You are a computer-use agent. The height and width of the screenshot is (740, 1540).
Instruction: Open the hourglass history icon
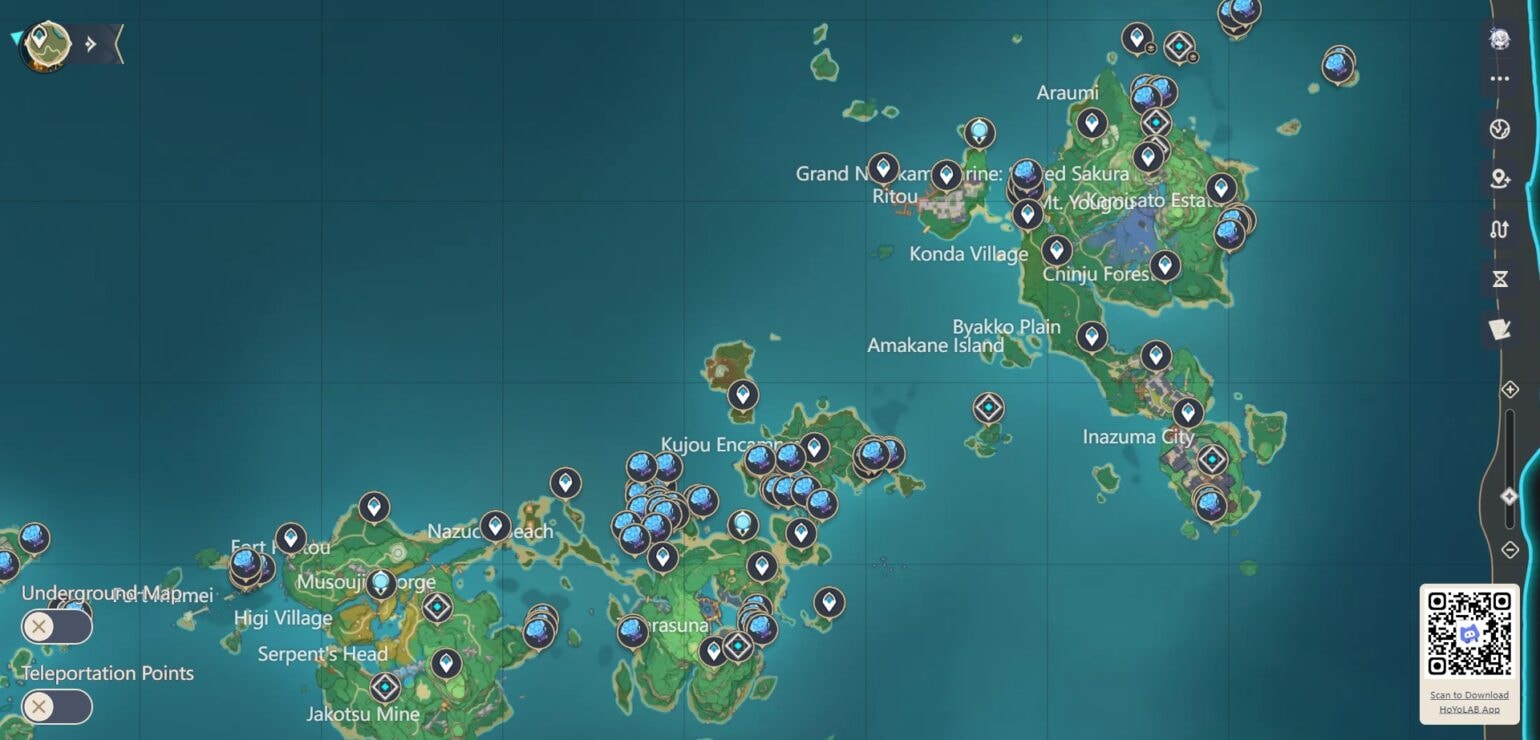click(x=1500, y=278)
